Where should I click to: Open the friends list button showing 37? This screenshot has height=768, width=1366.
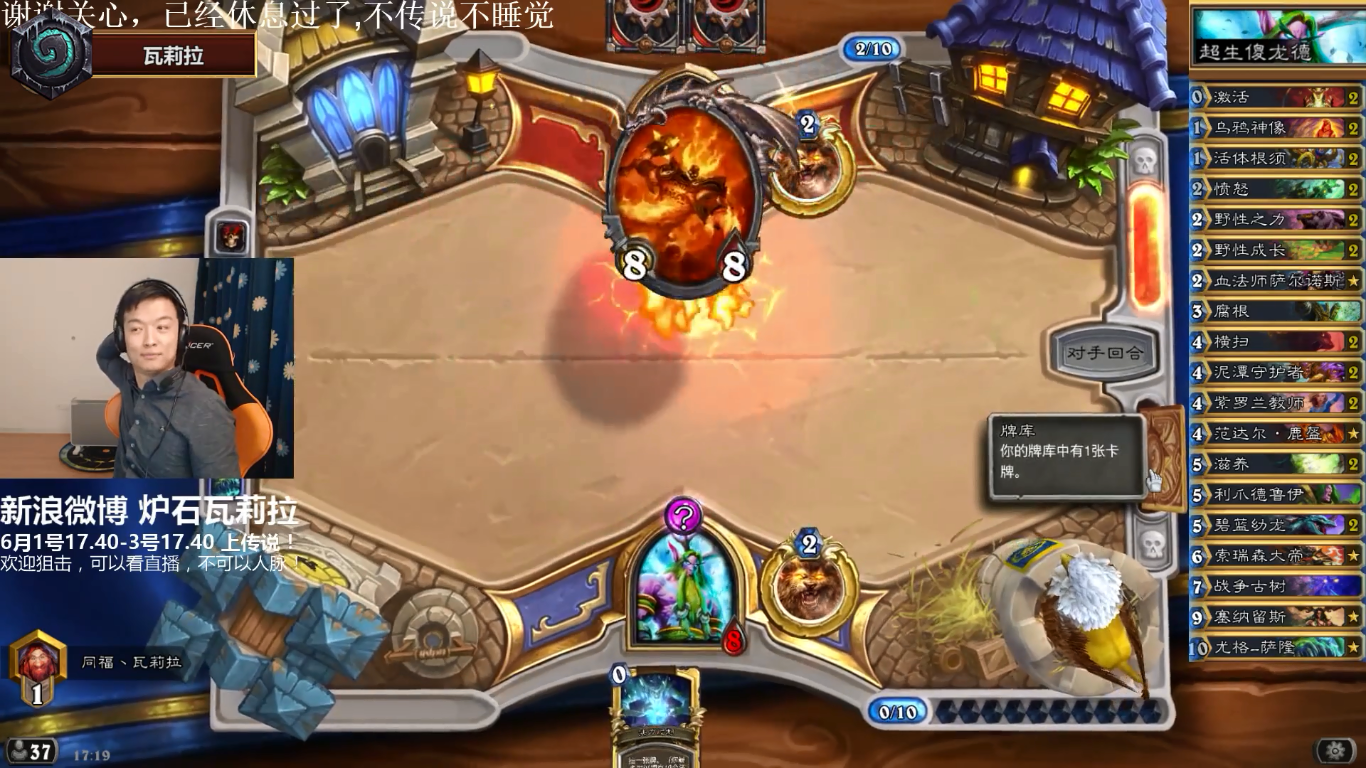tap(30, 751)
